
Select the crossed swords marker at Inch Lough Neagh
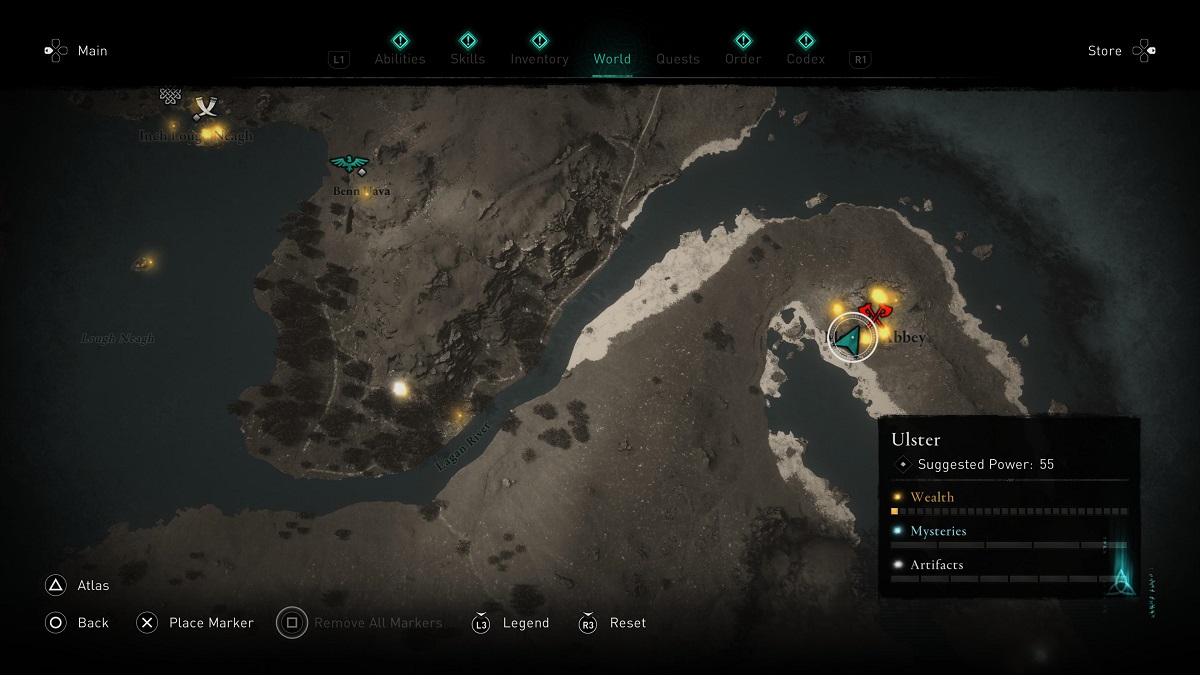(x=206, y=107)
